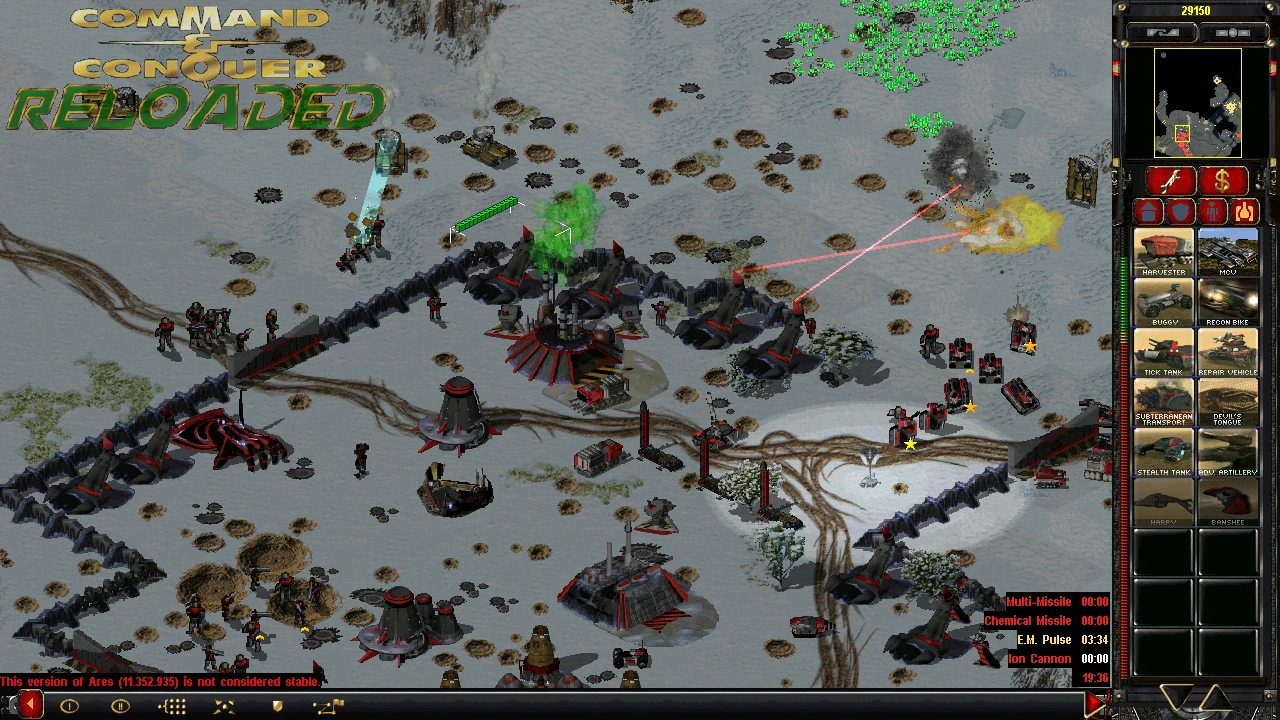The width and height of the screenshot is (1280, 720).
Task: Start building a Tick Tank
Action: click(x=1163, y=352)
